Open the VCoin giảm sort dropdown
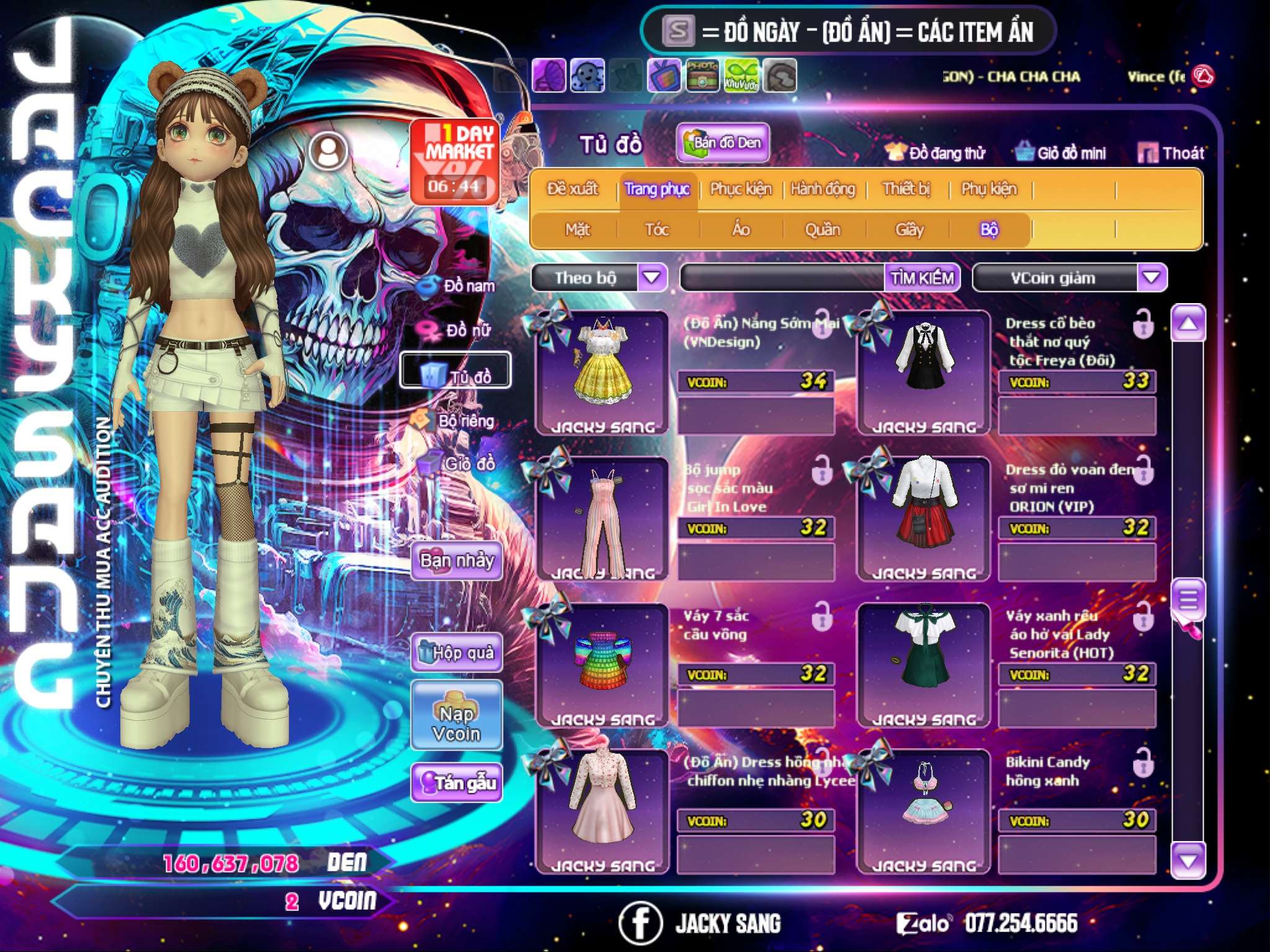 (x=1152, y=277)
